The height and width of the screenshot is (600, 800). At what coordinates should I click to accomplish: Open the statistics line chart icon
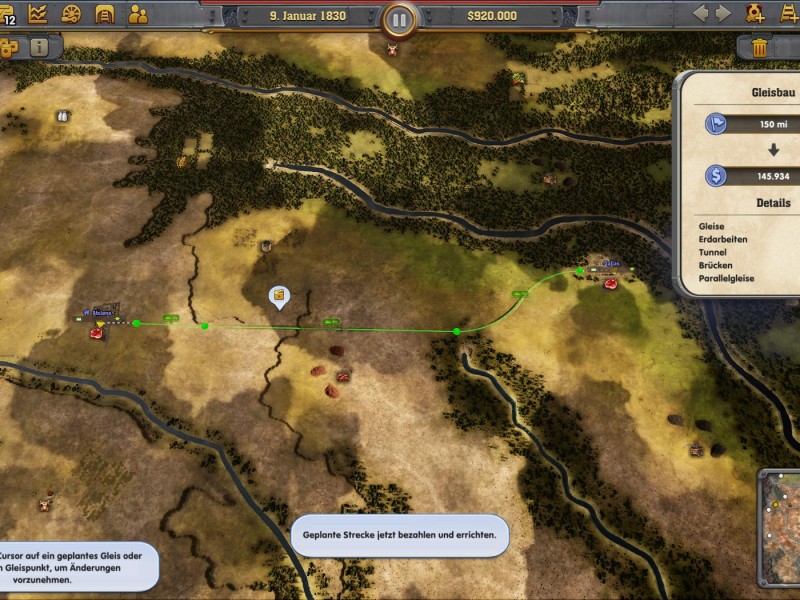39,14
